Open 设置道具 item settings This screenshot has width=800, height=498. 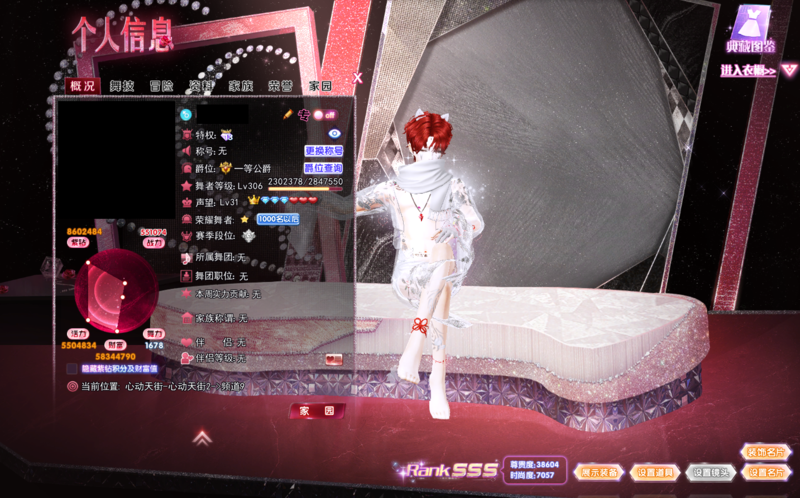point(657,472)
